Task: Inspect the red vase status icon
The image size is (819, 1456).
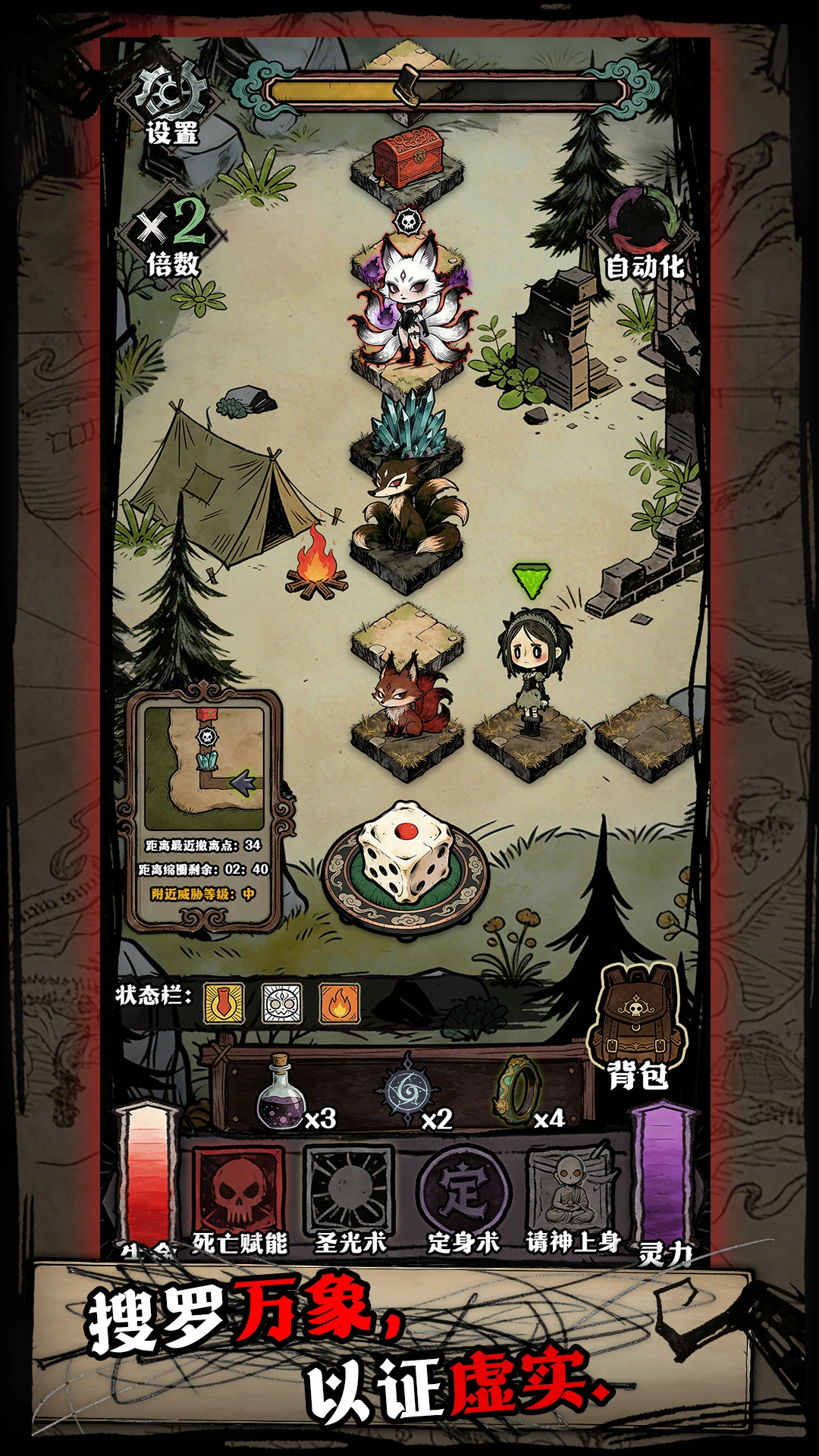Action: tap(224, 1003)
